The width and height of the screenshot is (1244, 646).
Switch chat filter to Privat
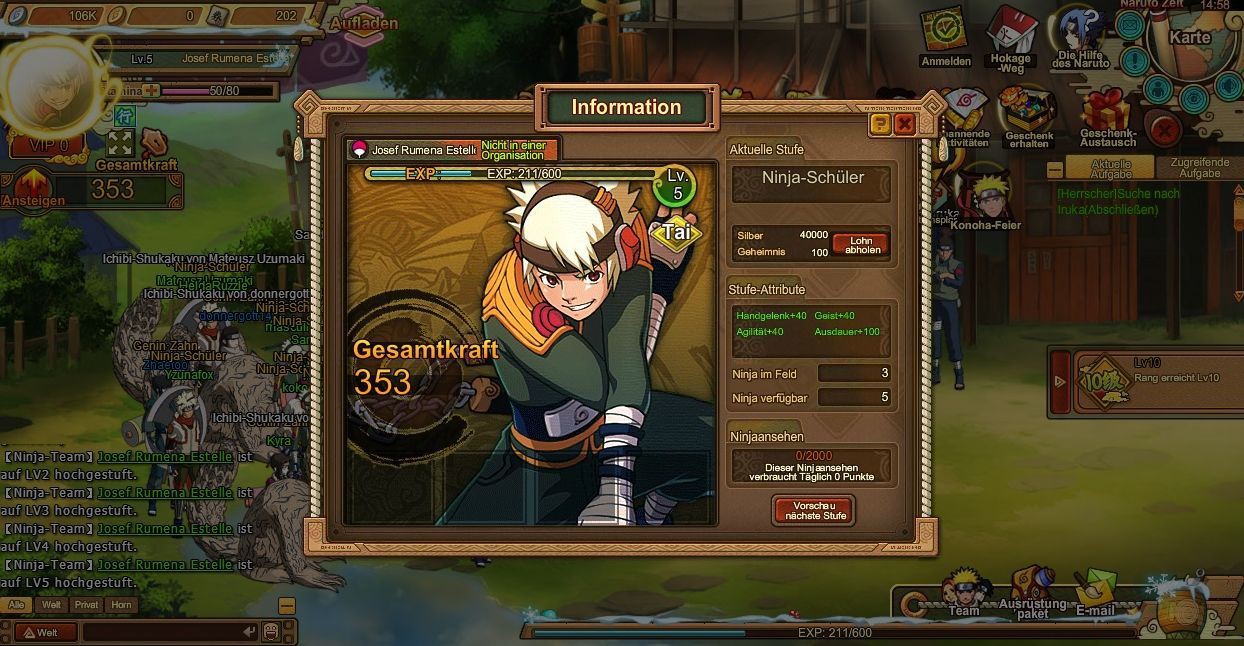(86, 605)
